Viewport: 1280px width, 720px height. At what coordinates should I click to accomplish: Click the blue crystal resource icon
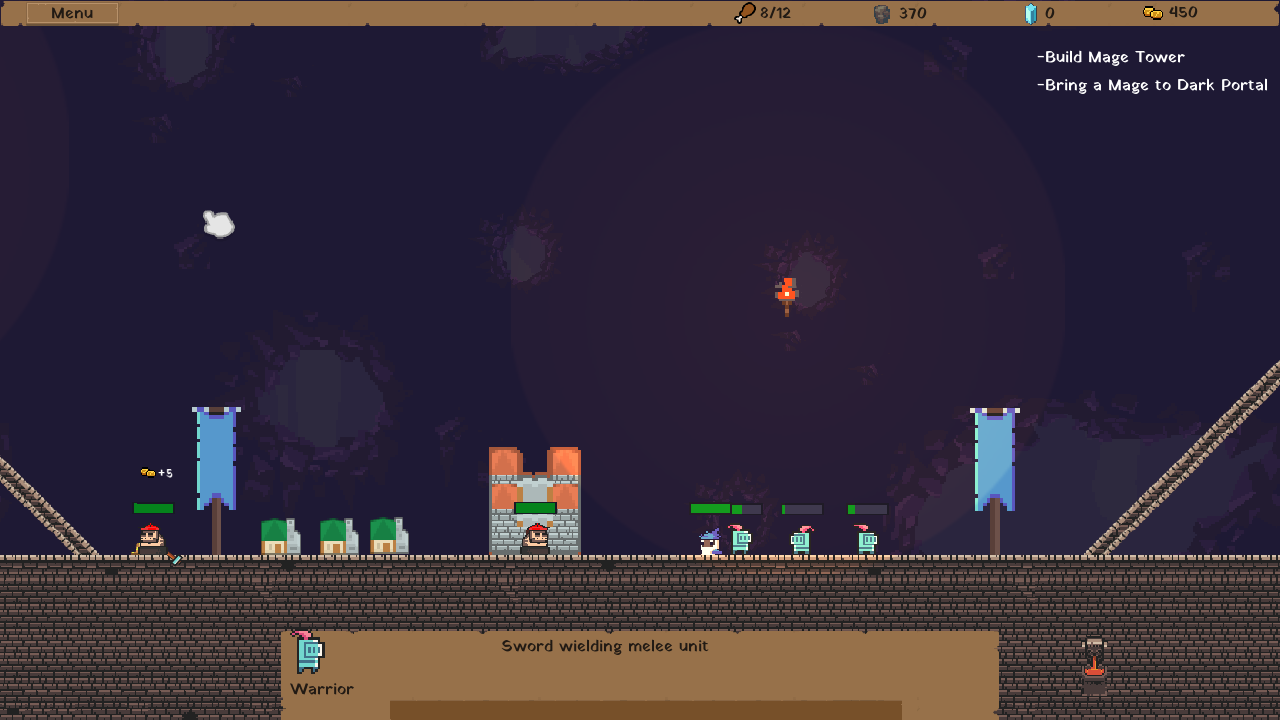click(x=1031, y=13)
